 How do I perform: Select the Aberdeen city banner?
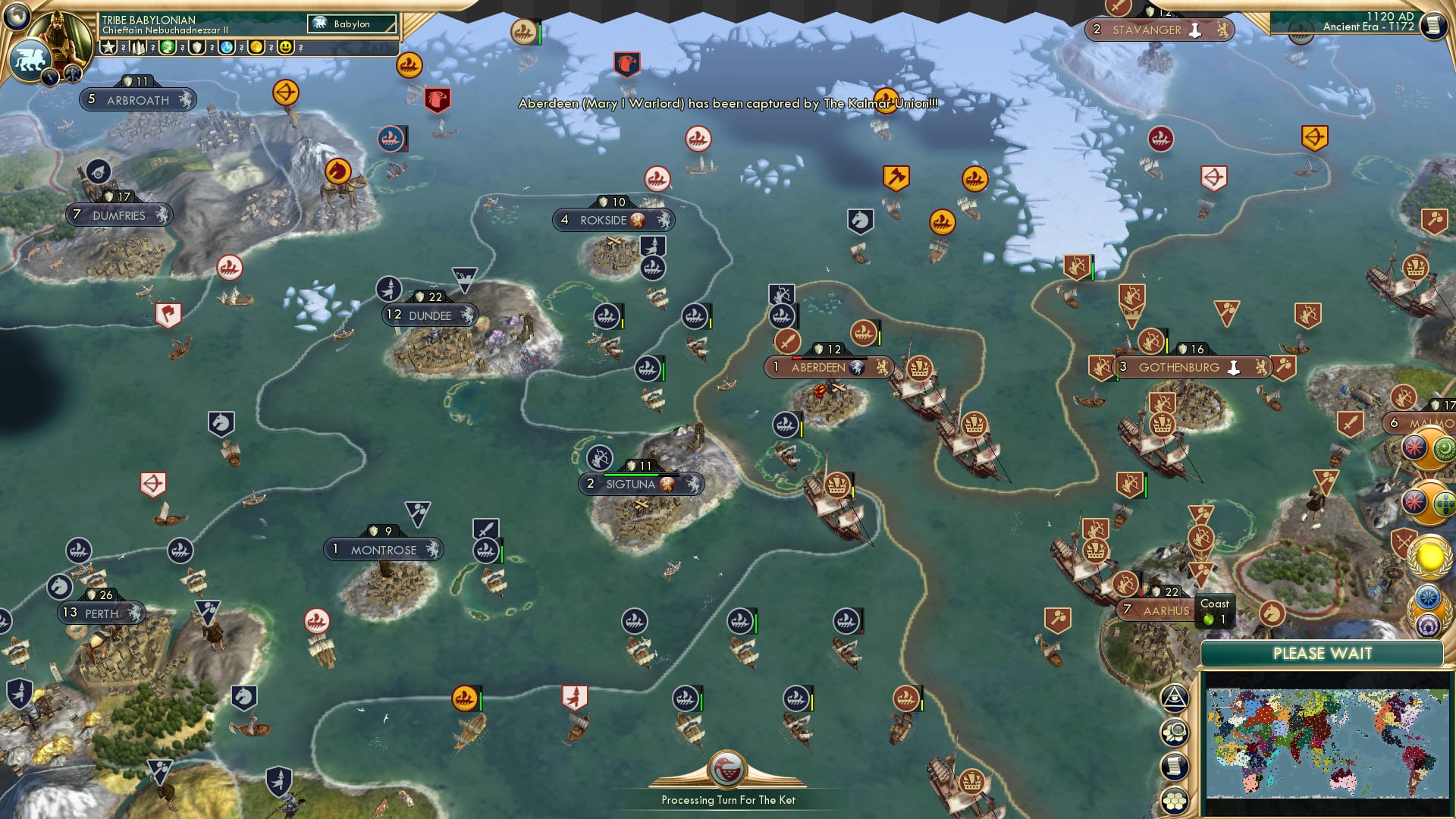828,367
